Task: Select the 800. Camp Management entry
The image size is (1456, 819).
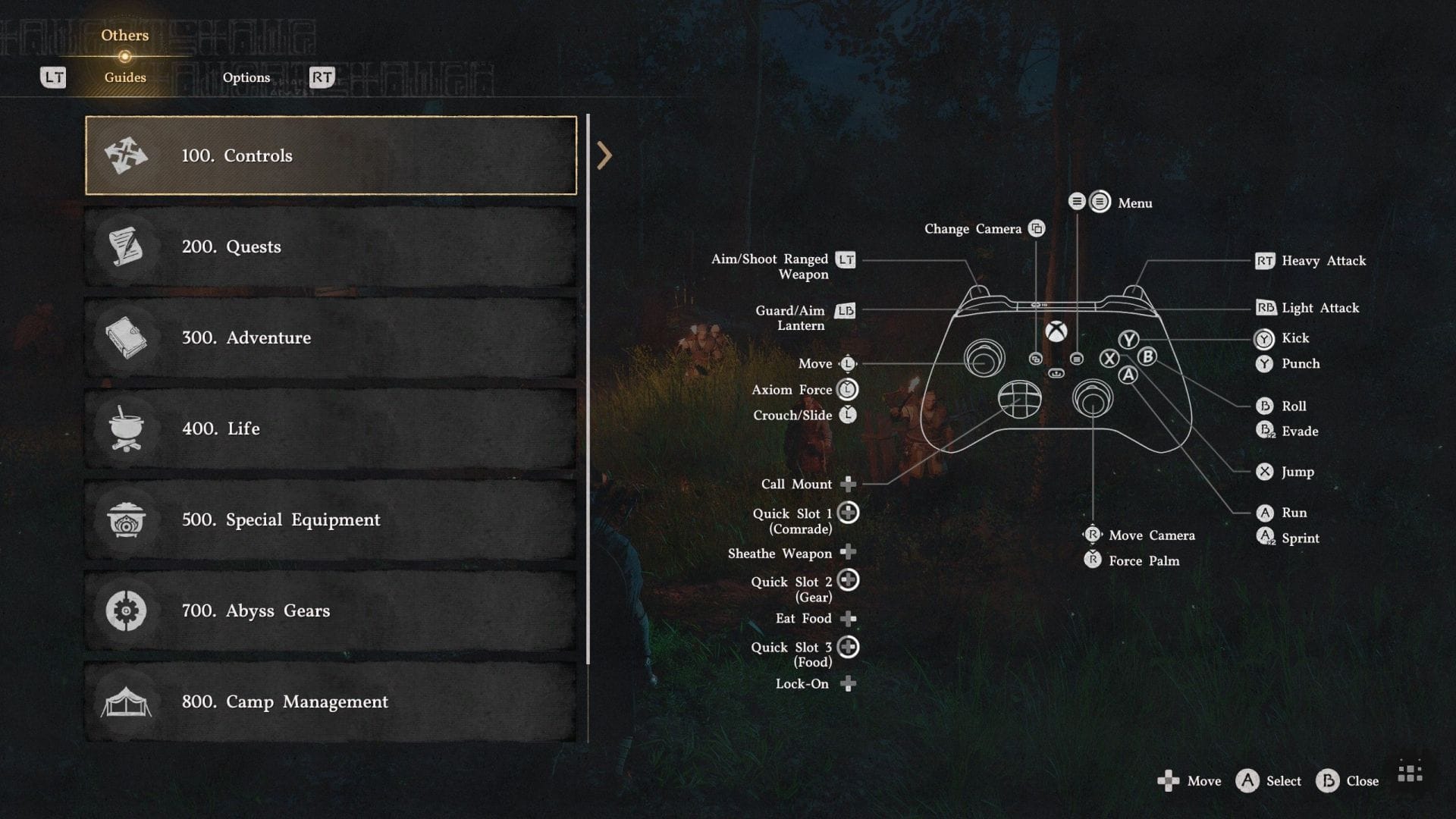Action: (x=331, y=701)
